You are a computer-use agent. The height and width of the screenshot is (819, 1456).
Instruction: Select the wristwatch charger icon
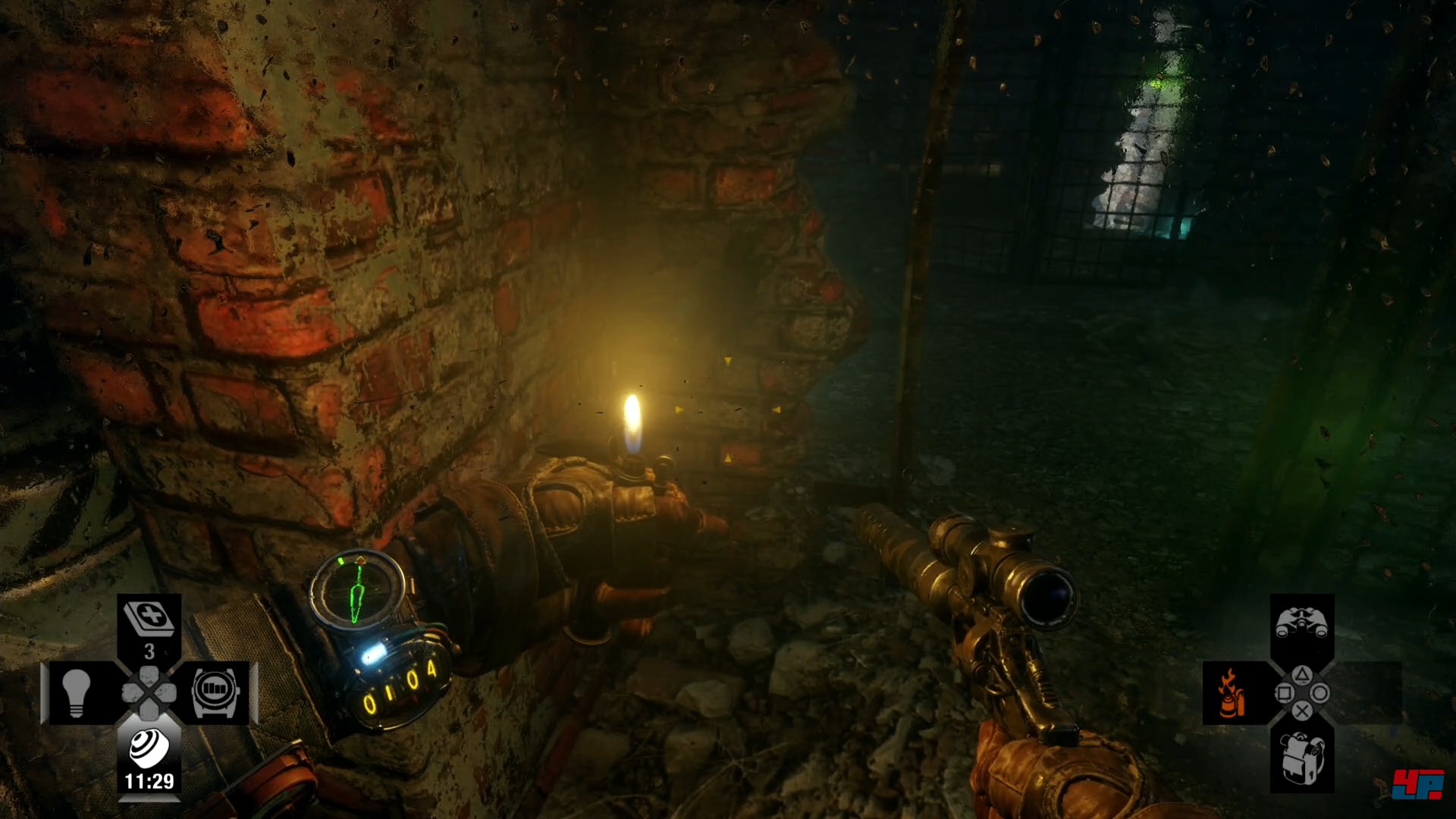click(x=215, y=693)
